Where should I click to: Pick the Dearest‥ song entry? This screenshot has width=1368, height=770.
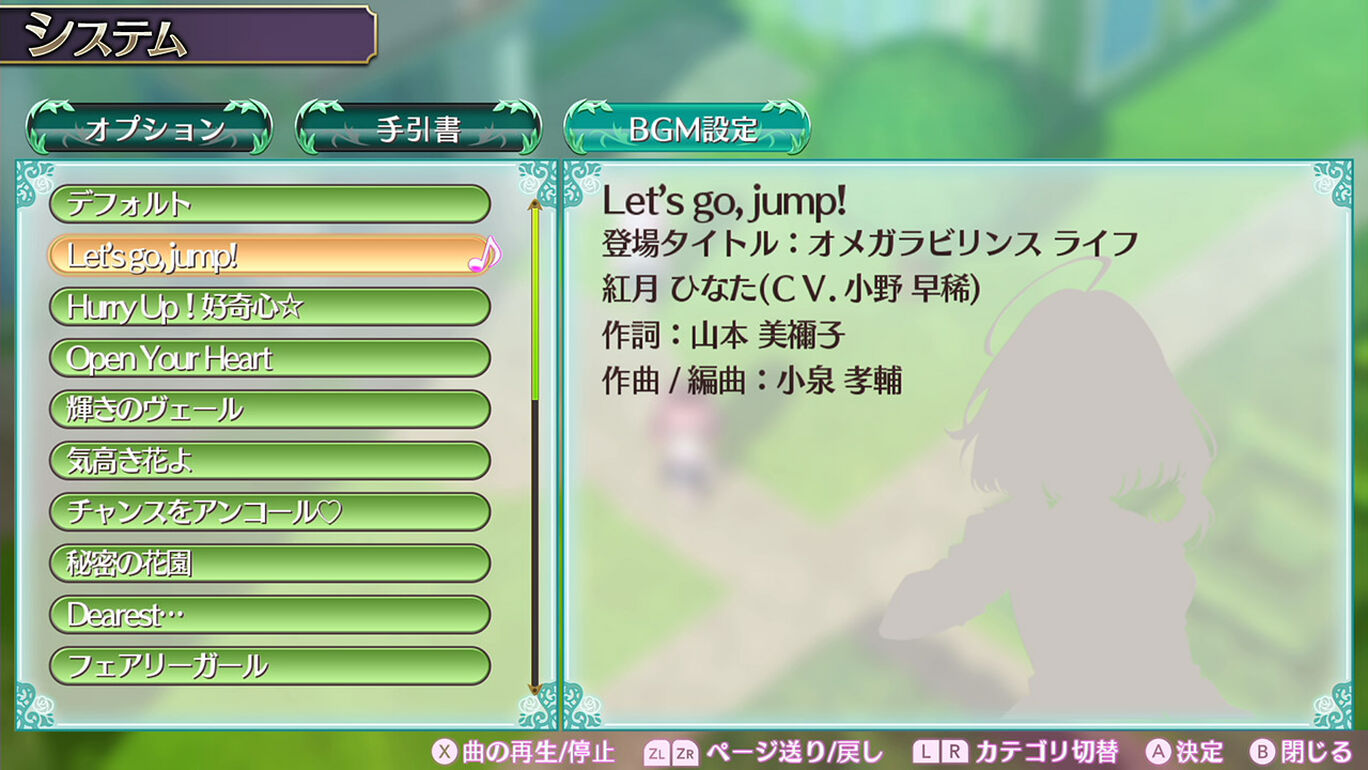[x=269, y=615]
